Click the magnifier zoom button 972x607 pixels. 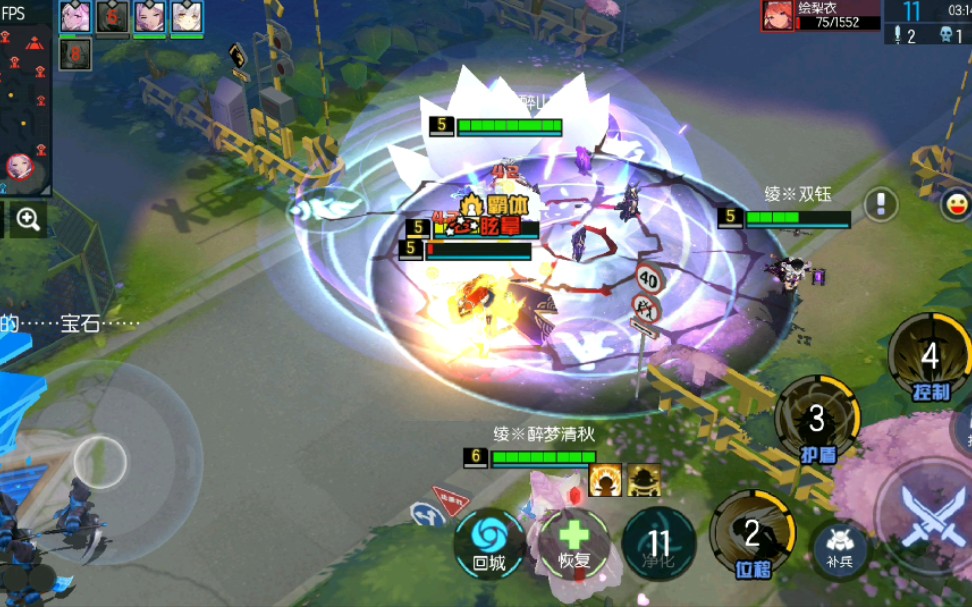tap(27, 220)
